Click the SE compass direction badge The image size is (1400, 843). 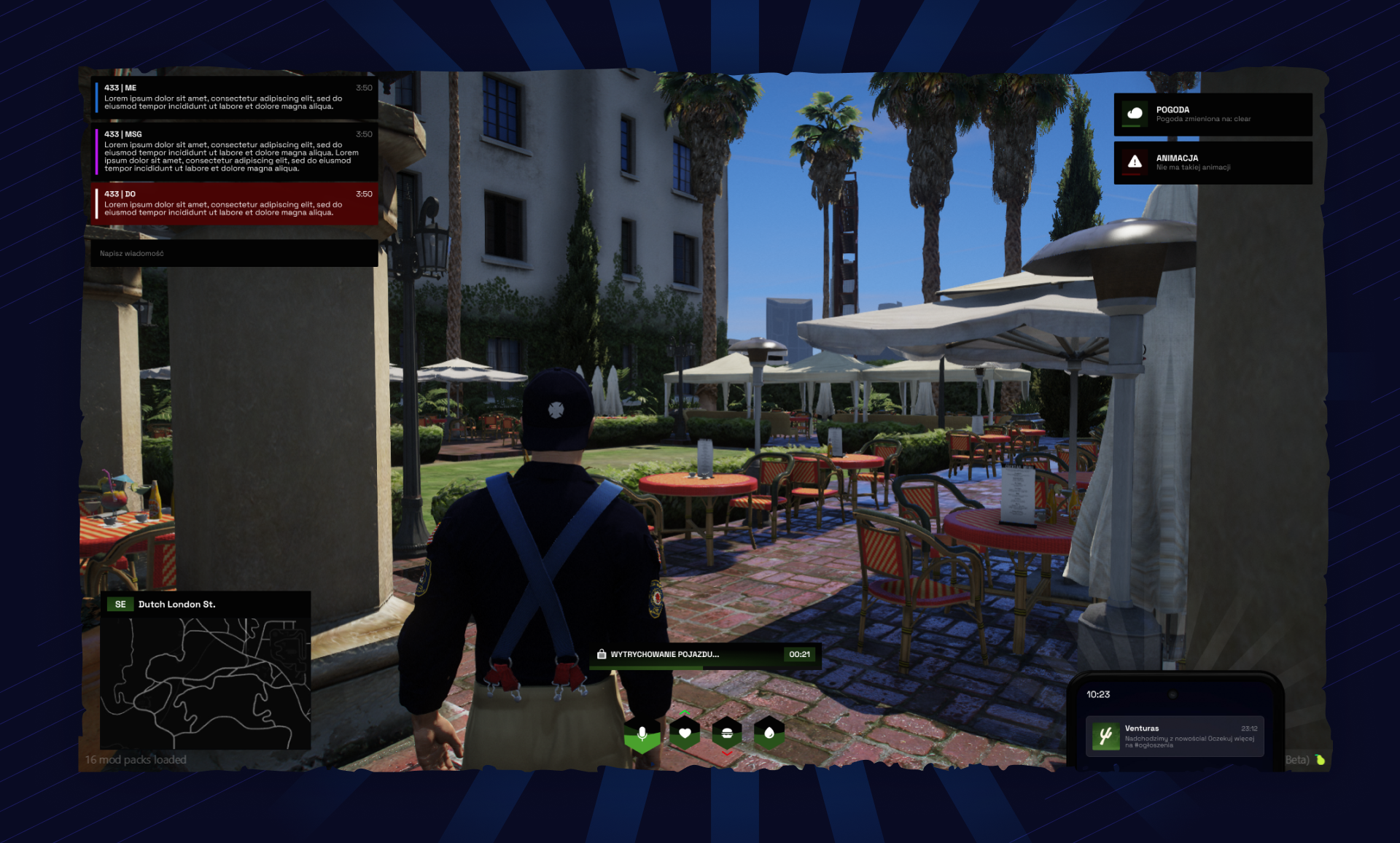point(120,604)
